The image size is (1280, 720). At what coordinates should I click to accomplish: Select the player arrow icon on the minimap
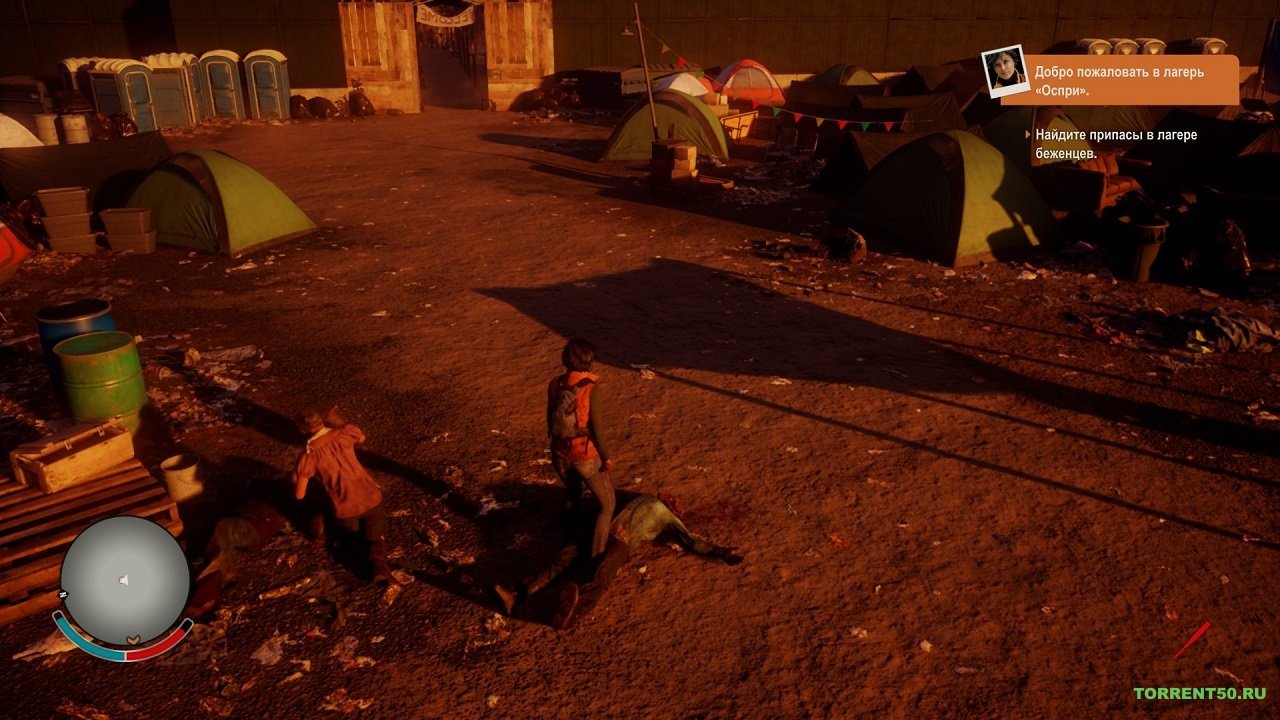click(120, 578)
